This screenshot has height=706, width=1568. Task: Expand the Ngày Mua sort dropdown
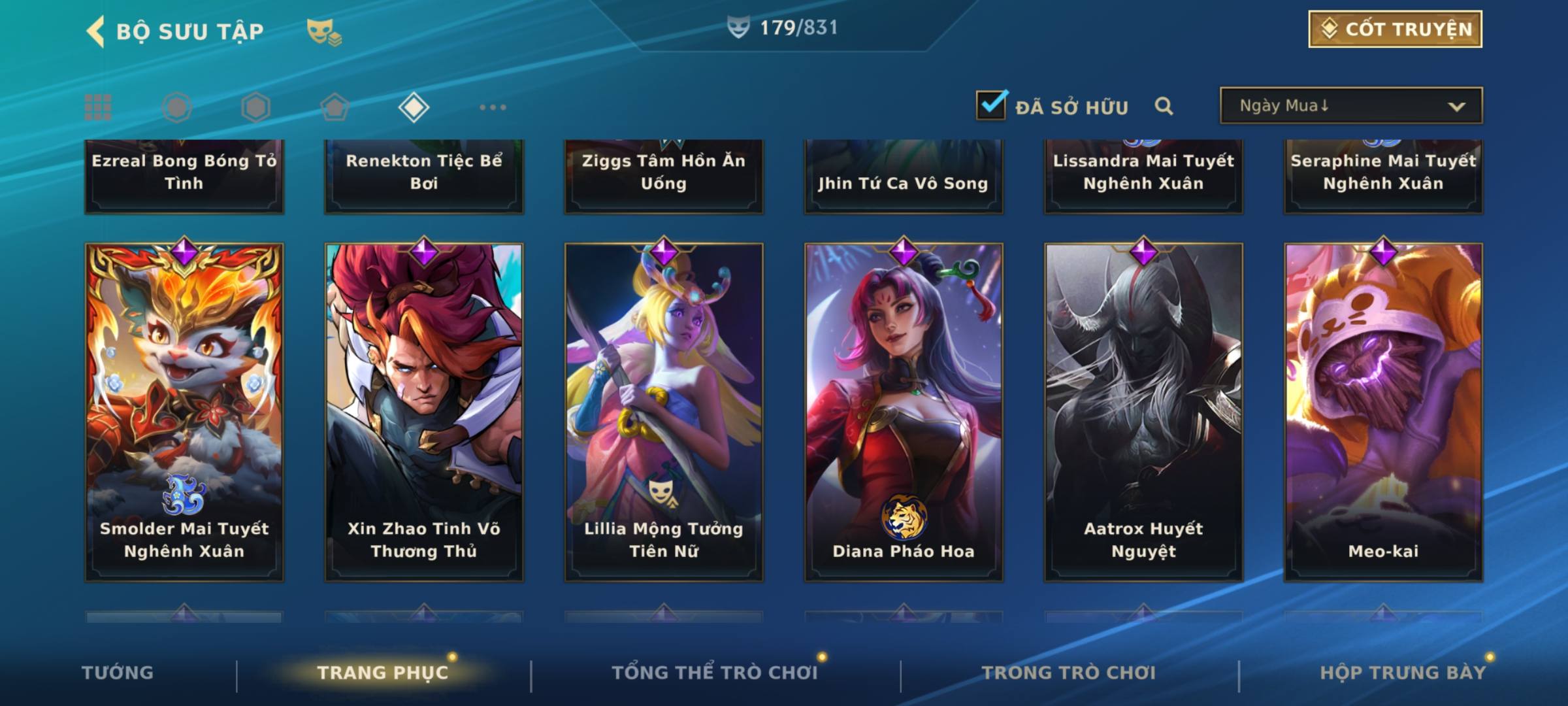click(1350, 106)
